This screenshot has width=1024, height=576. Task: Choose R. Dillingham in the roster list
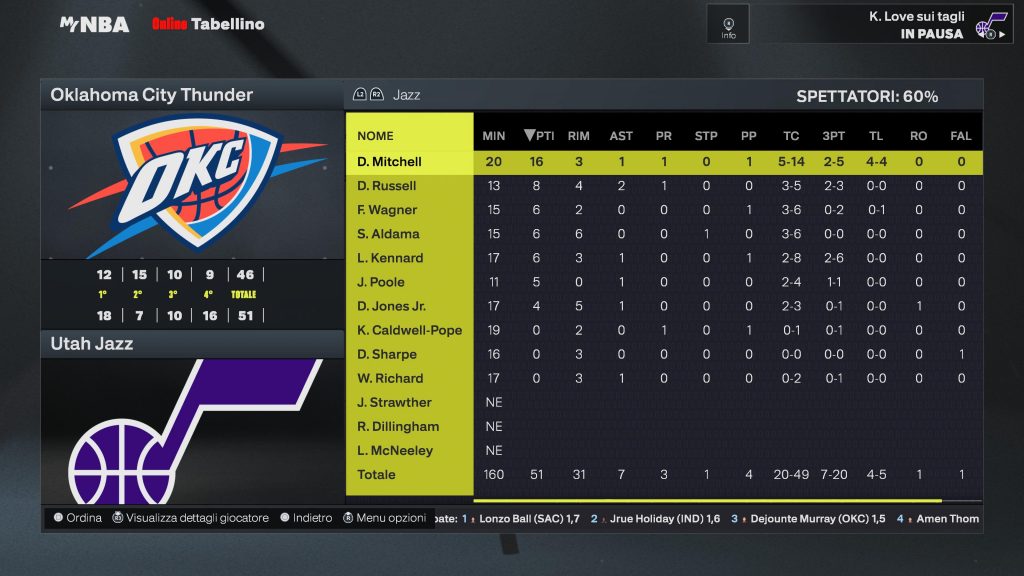pos(398,426)
